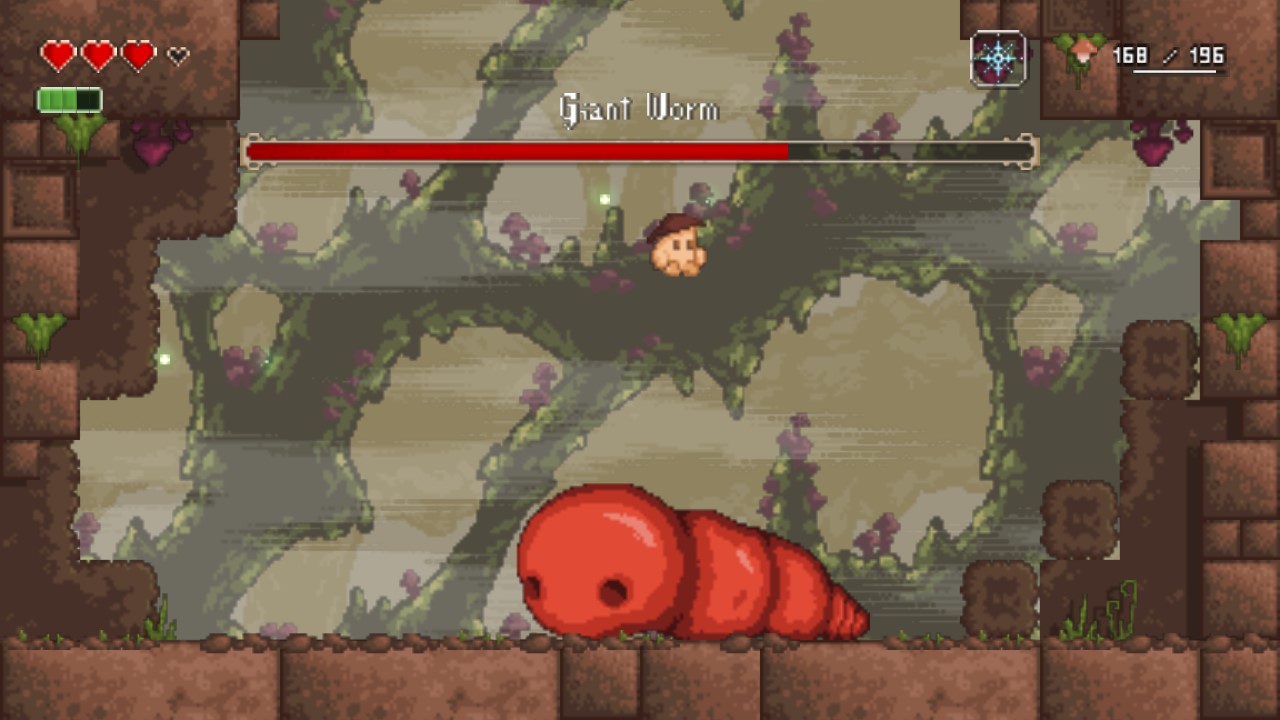Expand the Giant Worm boss health bar
This screenshot has height=720, width=1280.
[645, 150]
